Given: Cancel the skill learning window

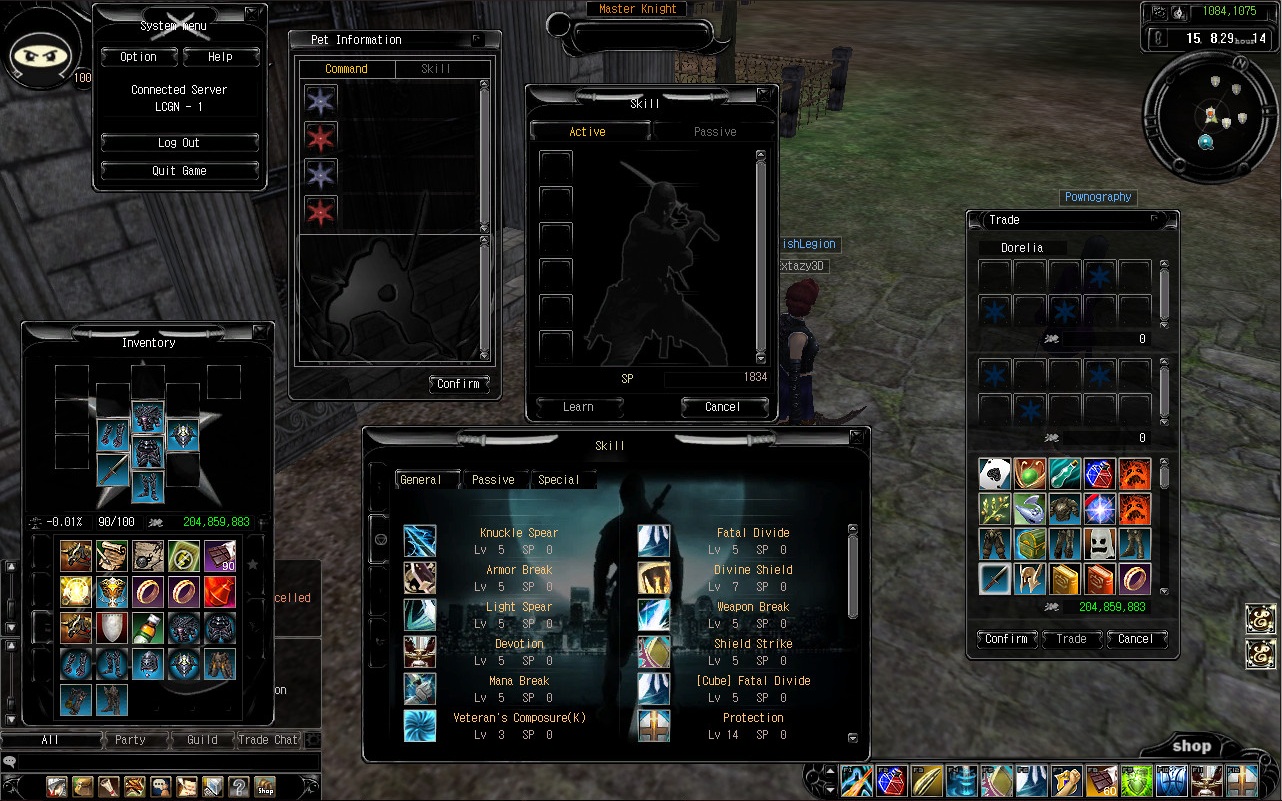Looking at the screenshot, I should pos(722,407).
